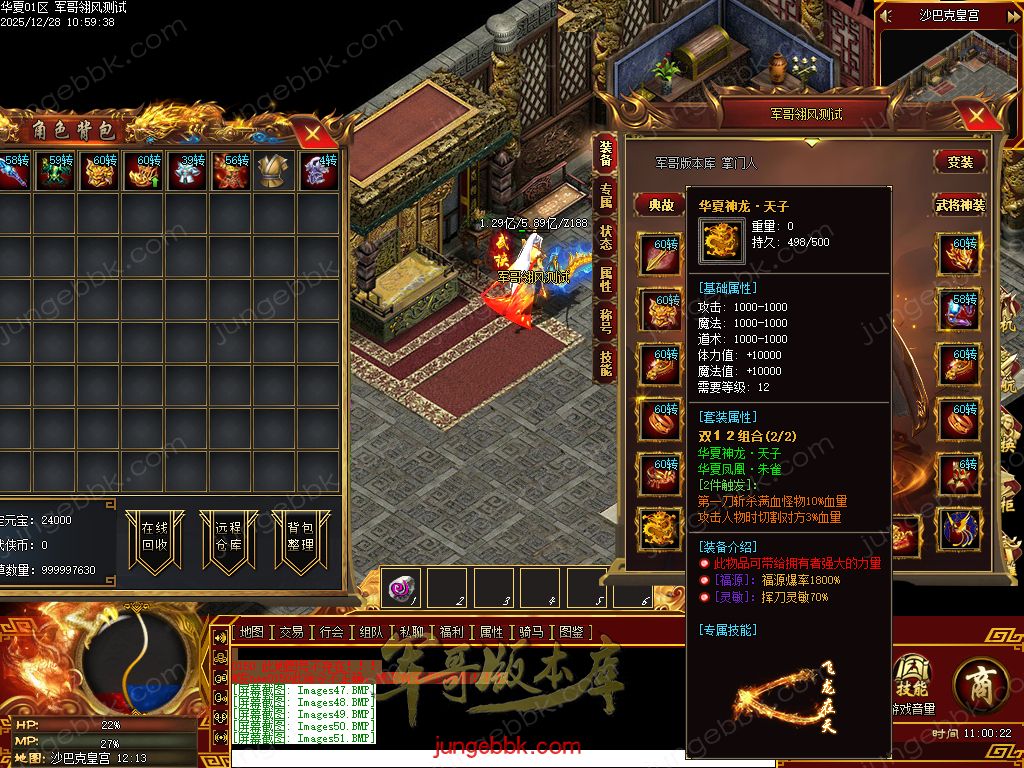Image resolution: width=1024 pixels, height=768 pixels.
Task: Sort the bag with 背包整理
Action: 300,537
